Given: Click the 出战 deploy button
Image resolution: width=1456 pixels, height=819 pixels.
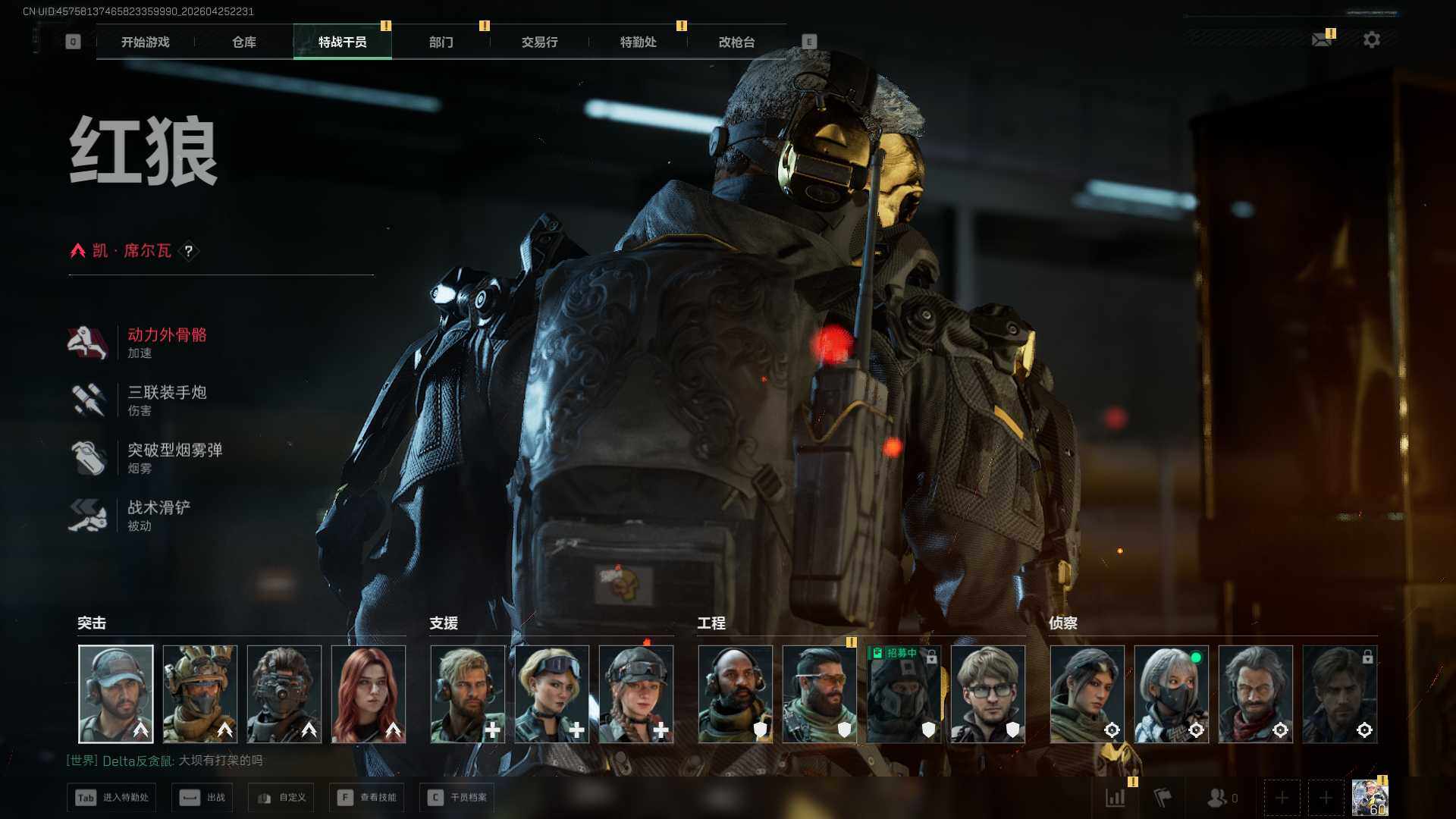Looking at the screenshot, I should pyautogui.click(x=202, y=798).
